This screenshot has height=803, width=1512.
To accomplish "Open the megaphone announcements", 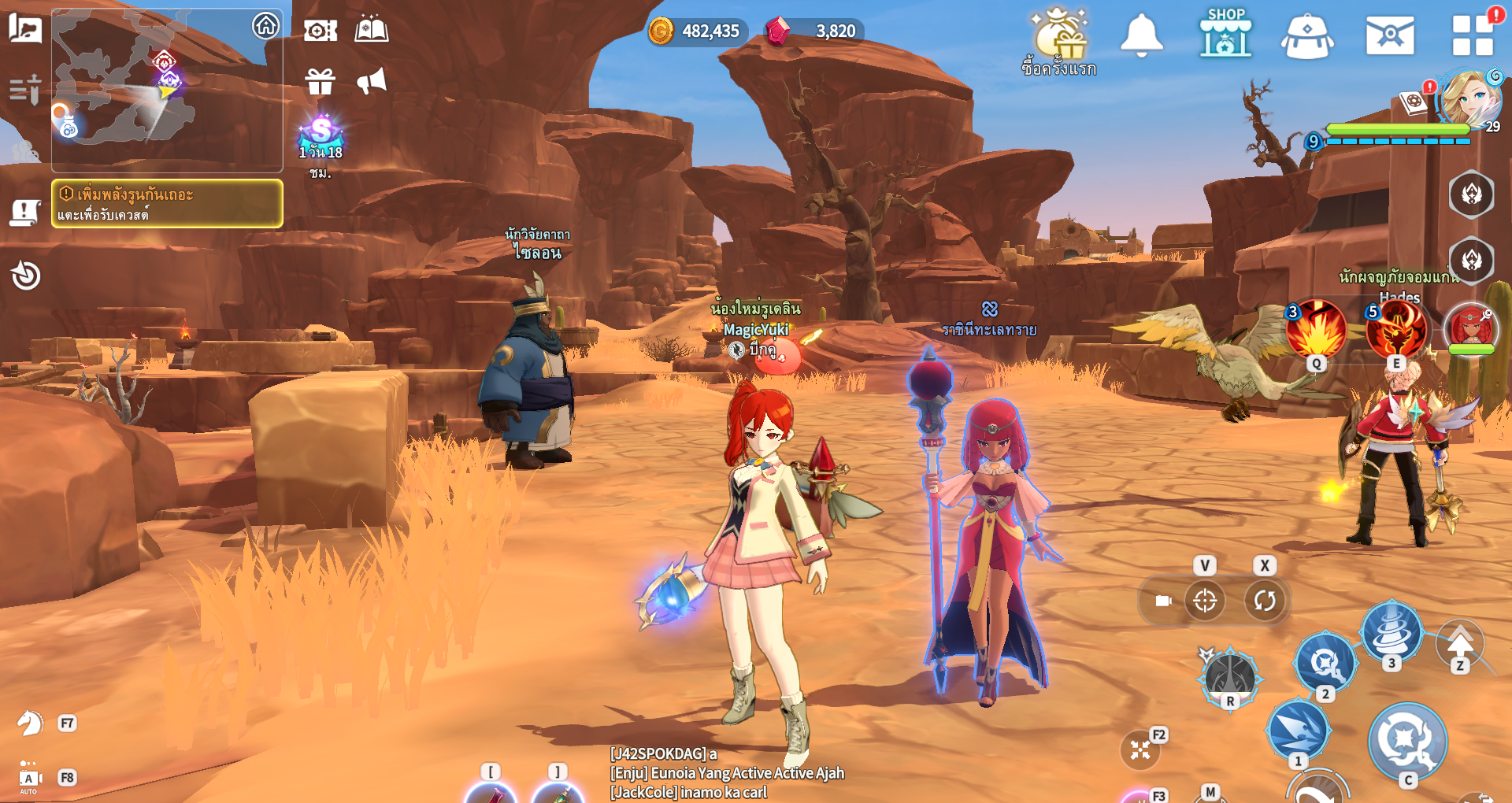I will click(371, 81).
